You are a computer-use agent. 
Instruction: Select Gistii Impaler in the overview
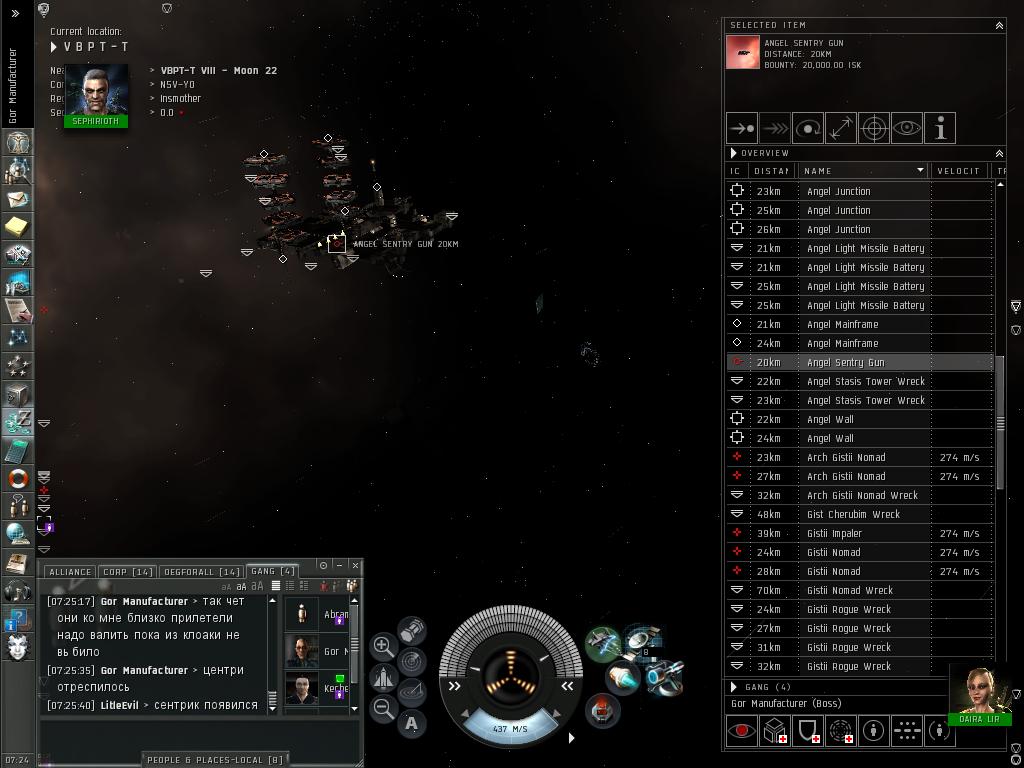click(x=834, y=533)
